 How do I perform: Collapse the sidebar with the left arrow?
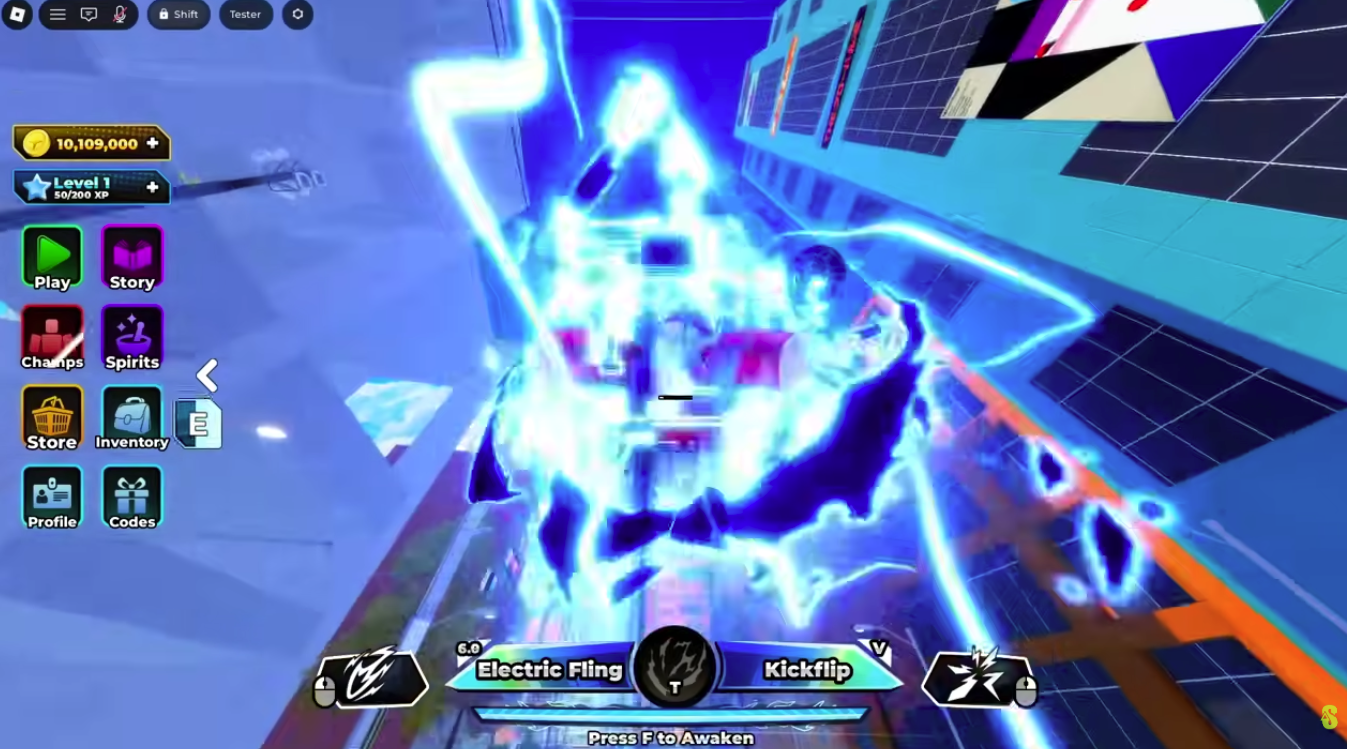(206, 376)
